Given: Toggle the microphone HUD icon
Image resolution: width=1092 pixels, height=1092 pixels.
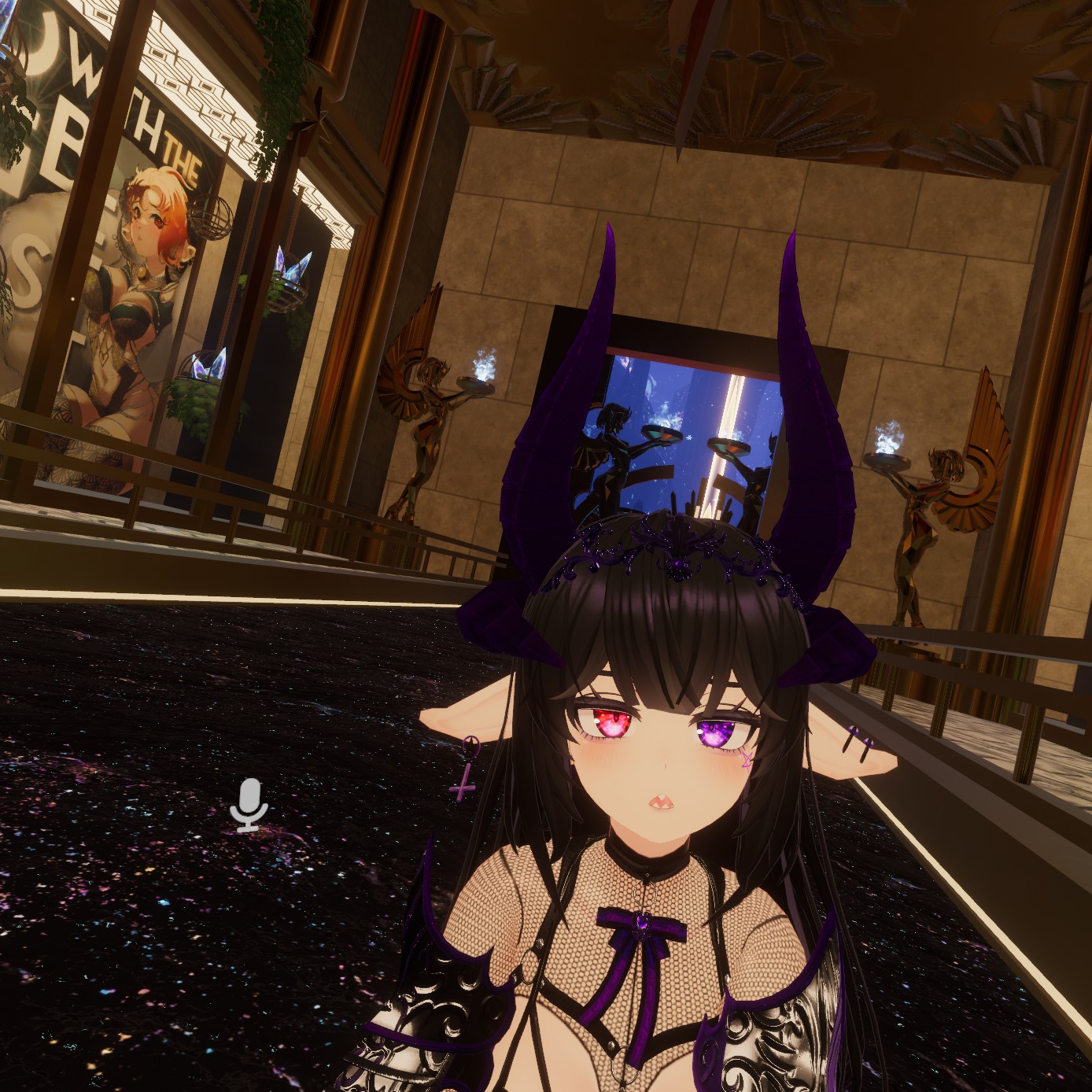Looking at the screenshot, I should tap(249, 804).
